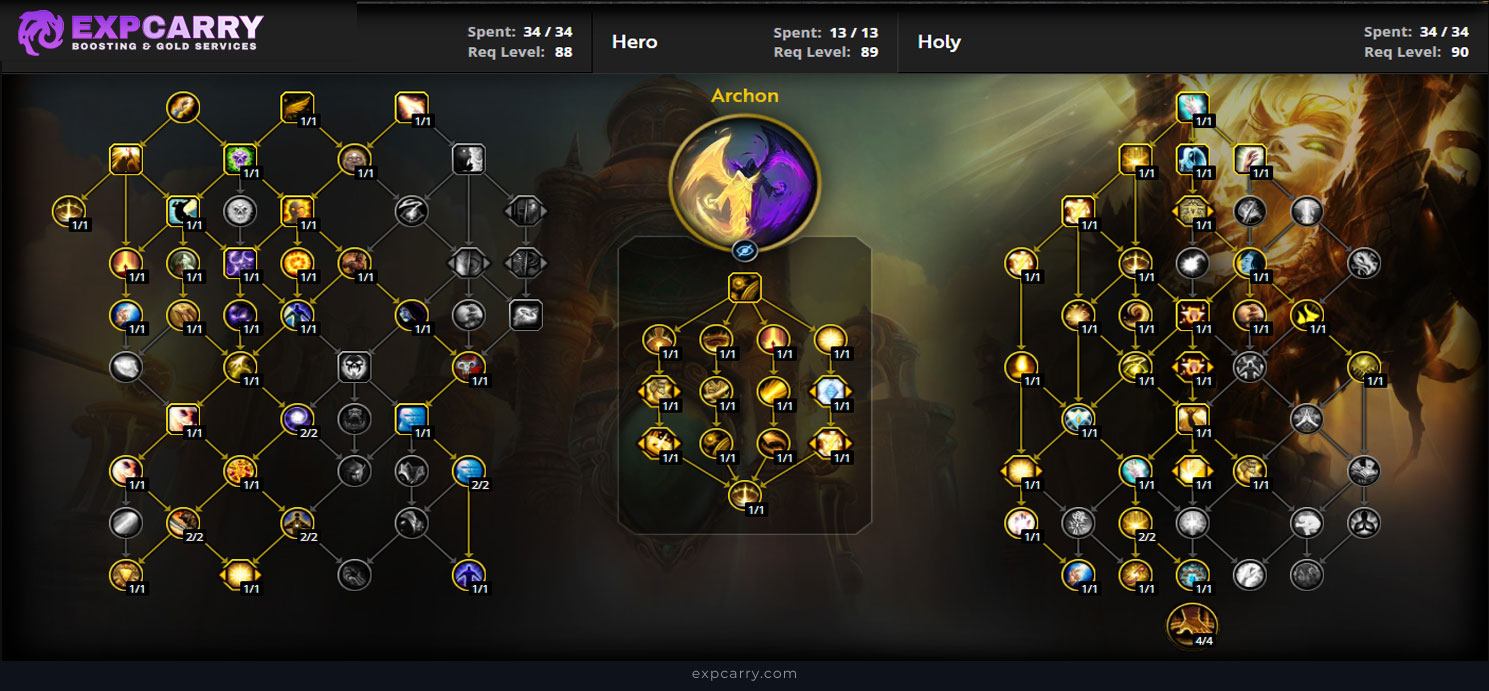The image size is (1489, 691).
Task: Click the topmost talent of the Holy tree
Action: 1192,106
